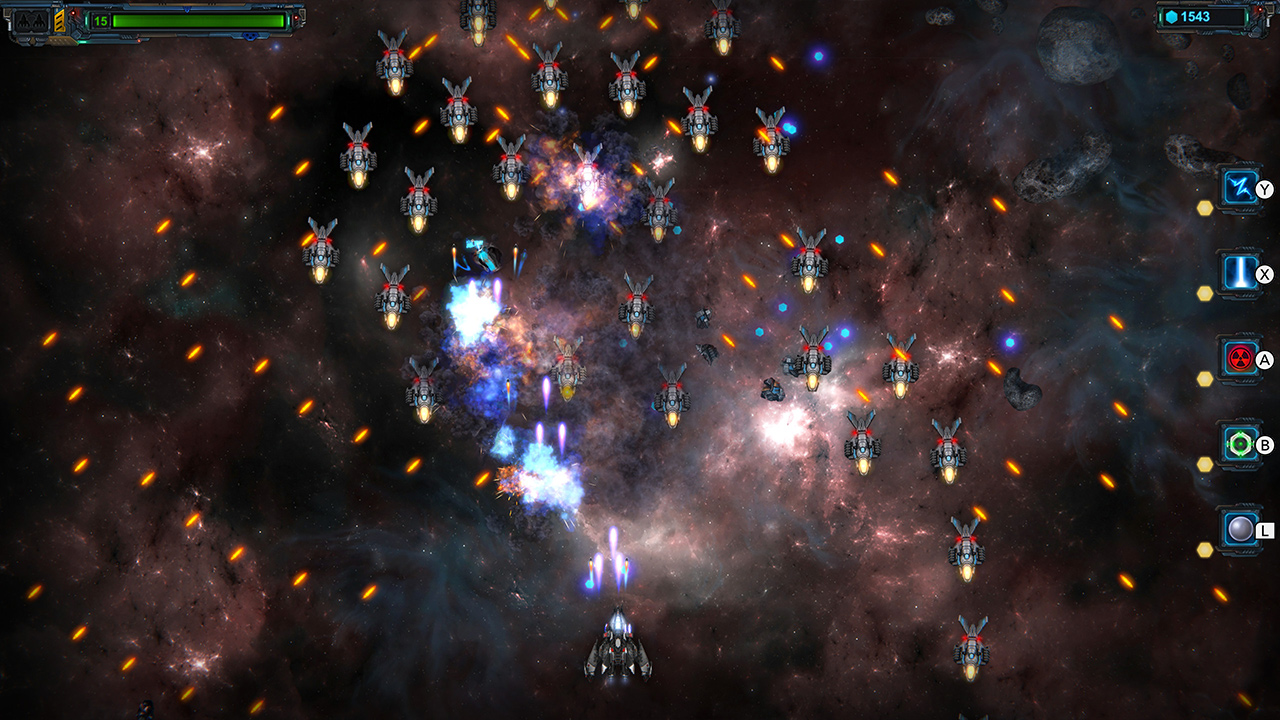Click the twin-ship lives icon in the HUD
The image size is (1280, 720).
31,20
